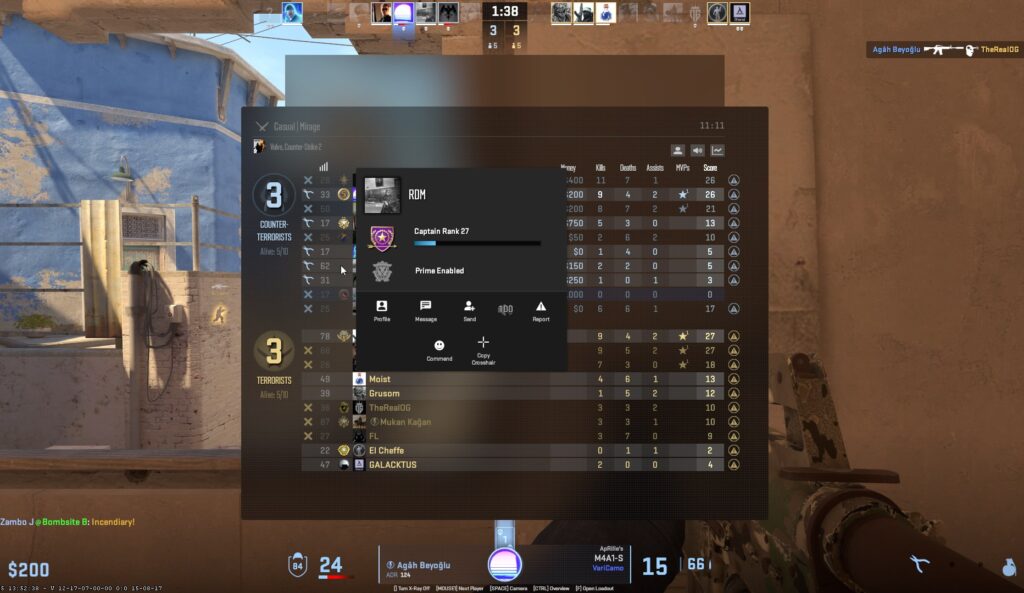
Task: Send a friend request via the Send button
Action: [x=469, y=310]
